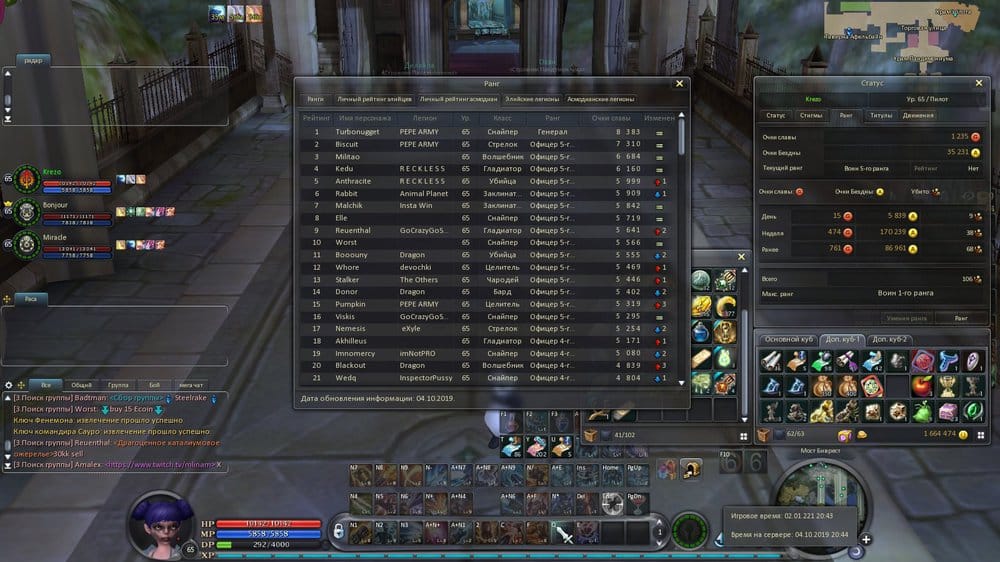
Task: Open the Основной куб inventory tab
Action: 789,340
